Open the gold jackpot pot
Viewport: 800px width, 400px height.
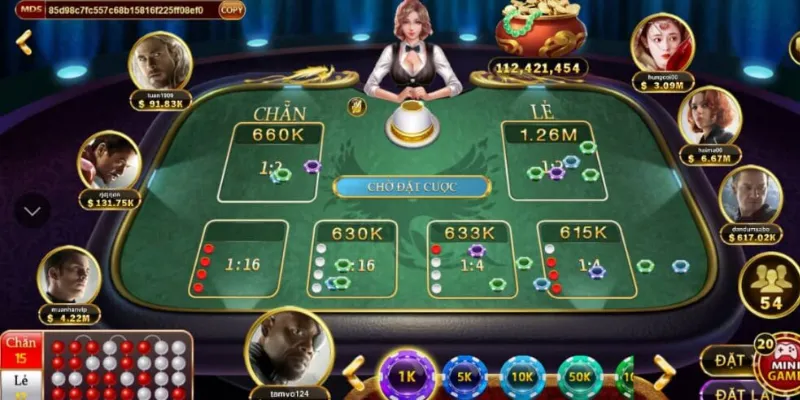[x=538, y=30]
